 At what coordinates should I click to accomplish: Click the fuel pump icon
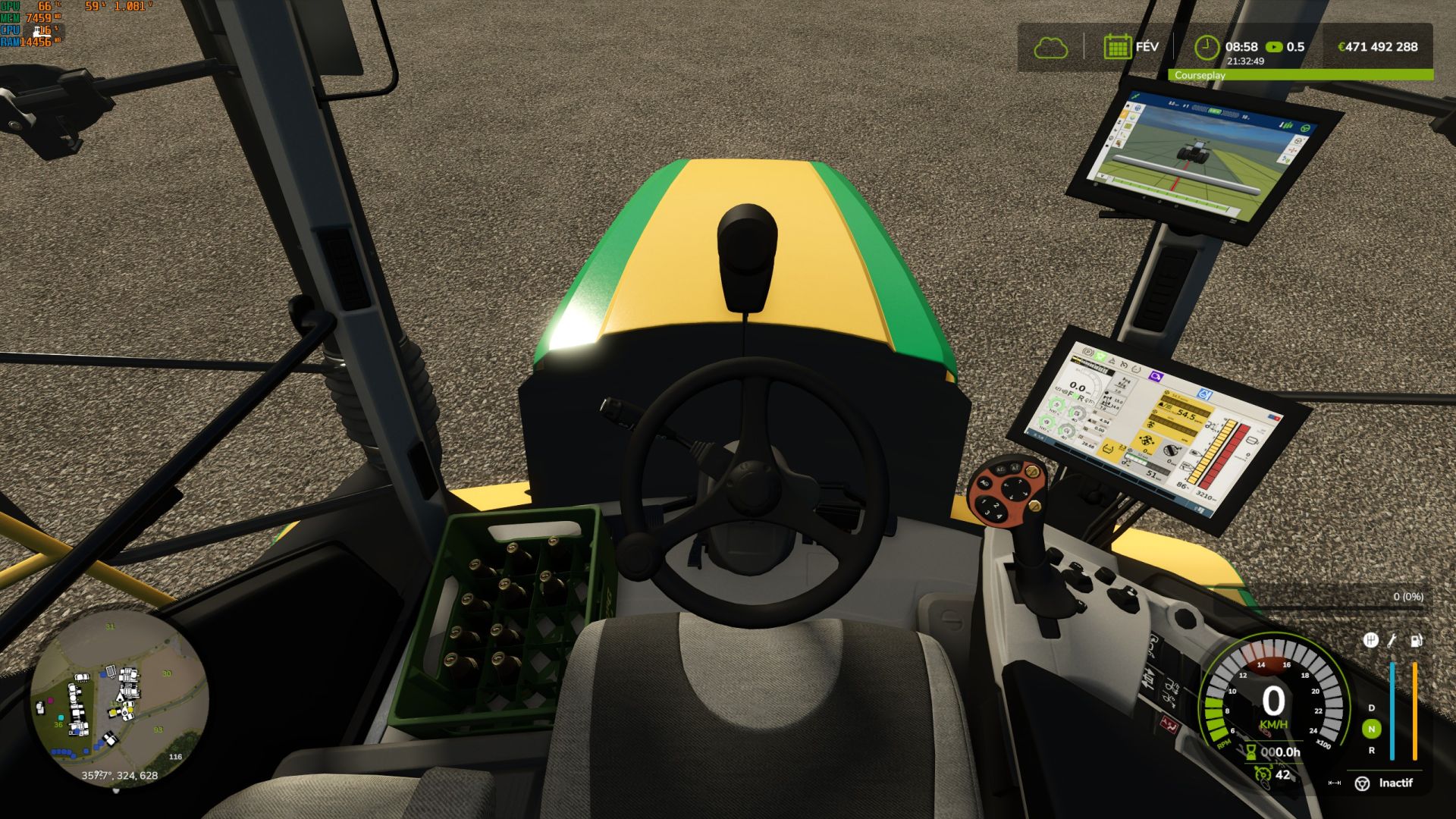(x=1416, y=641)
